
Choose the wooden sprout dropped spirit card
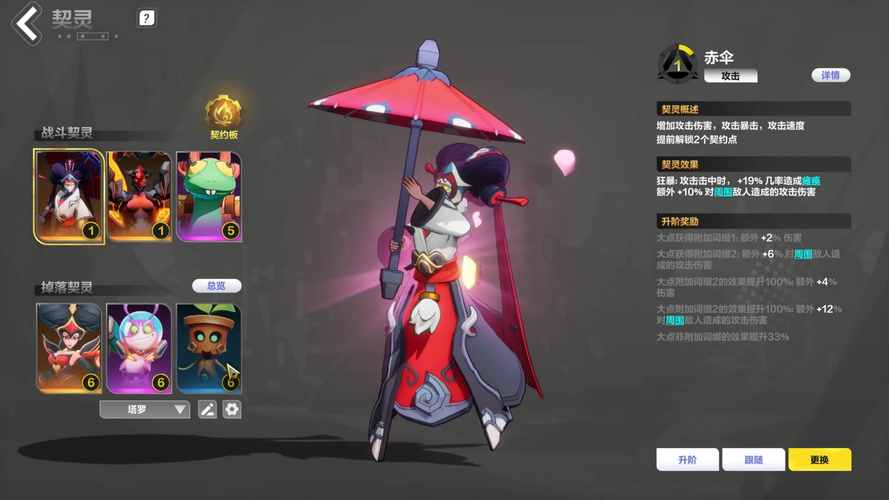[x=208, y=347]
